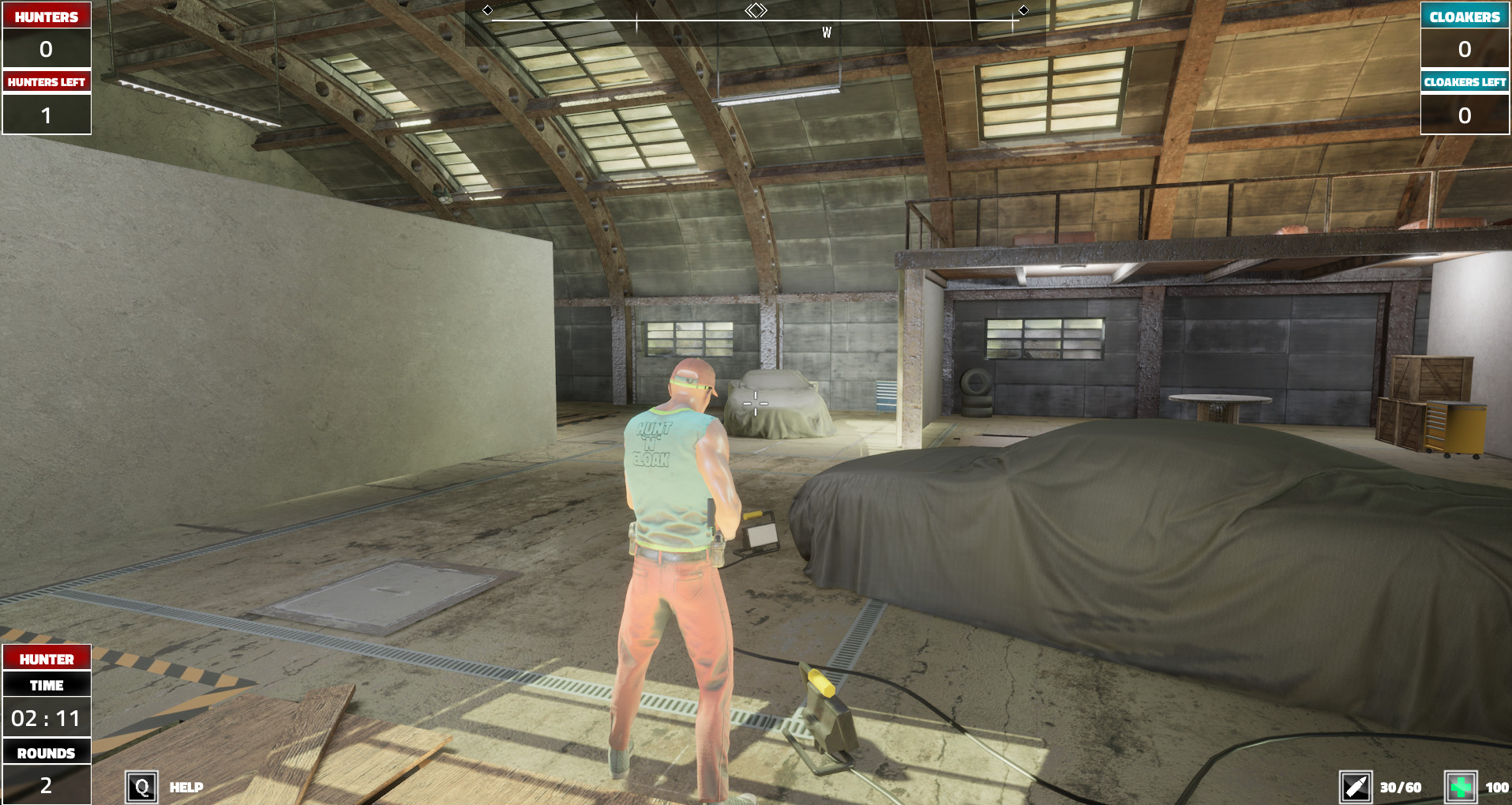Click the CLOAKERS scoreboard header
Screen dimensions: 1512x805
pyautogui.click(x=1465, y=16)
